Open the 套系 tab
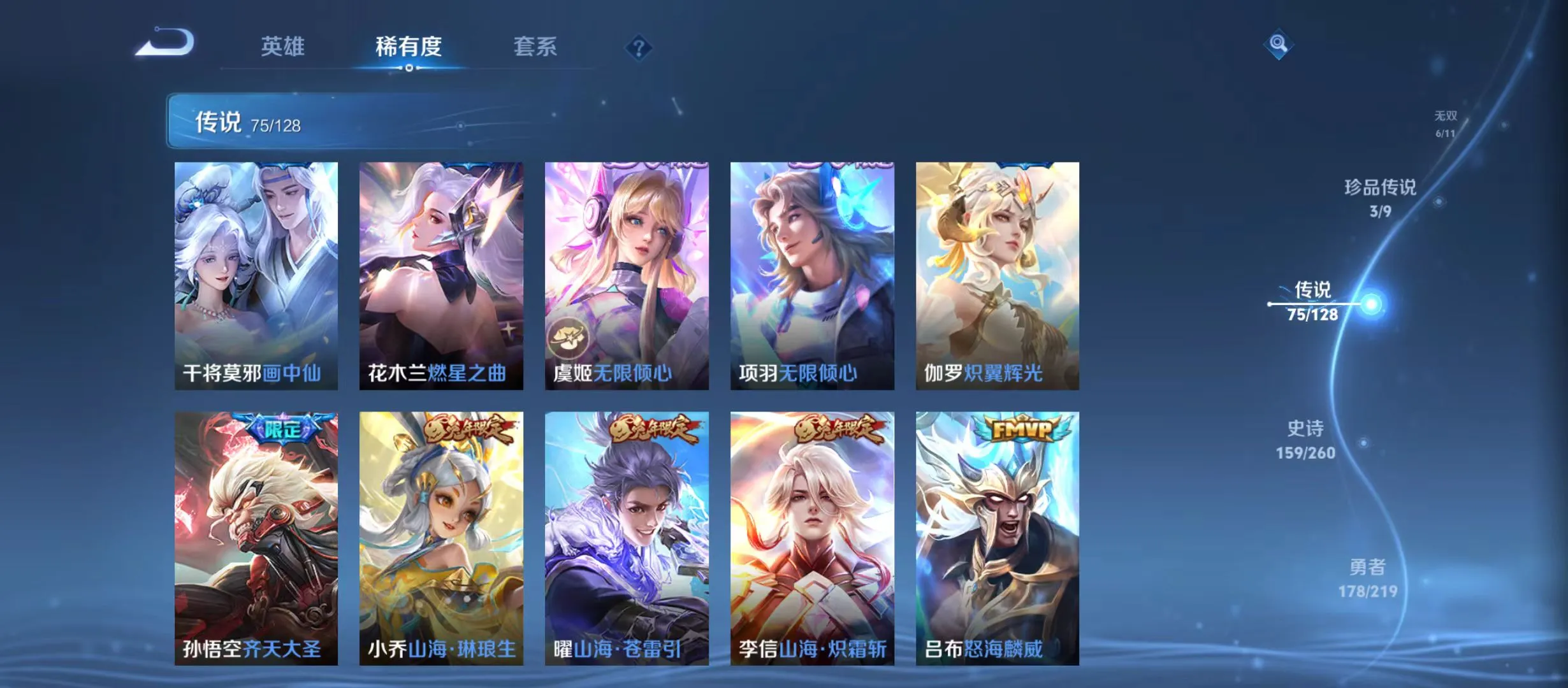 pyautogui.click(x=537, y=47)
